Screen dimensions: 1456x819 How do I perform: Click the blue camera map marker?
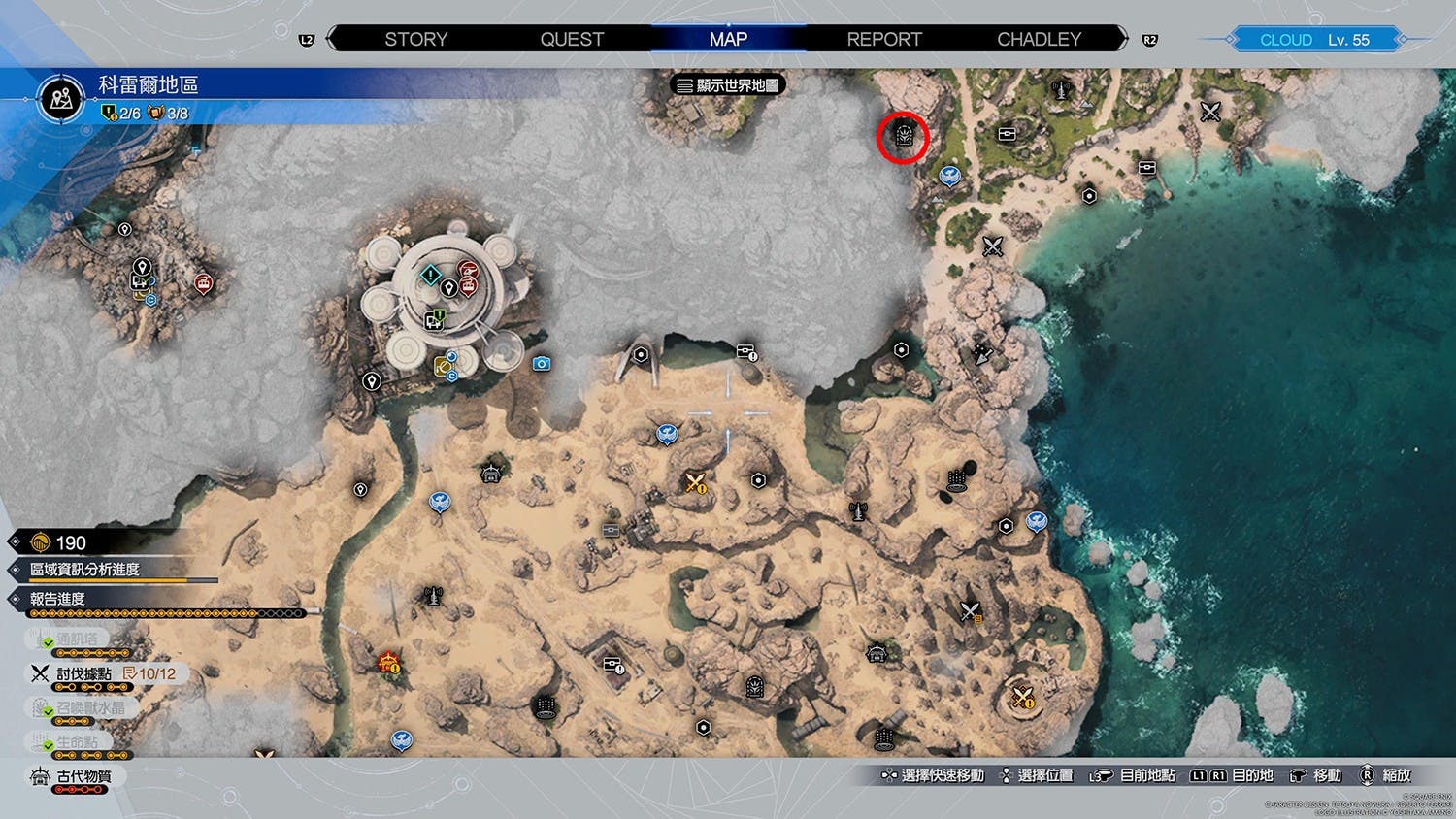click(x=542, y=364)
